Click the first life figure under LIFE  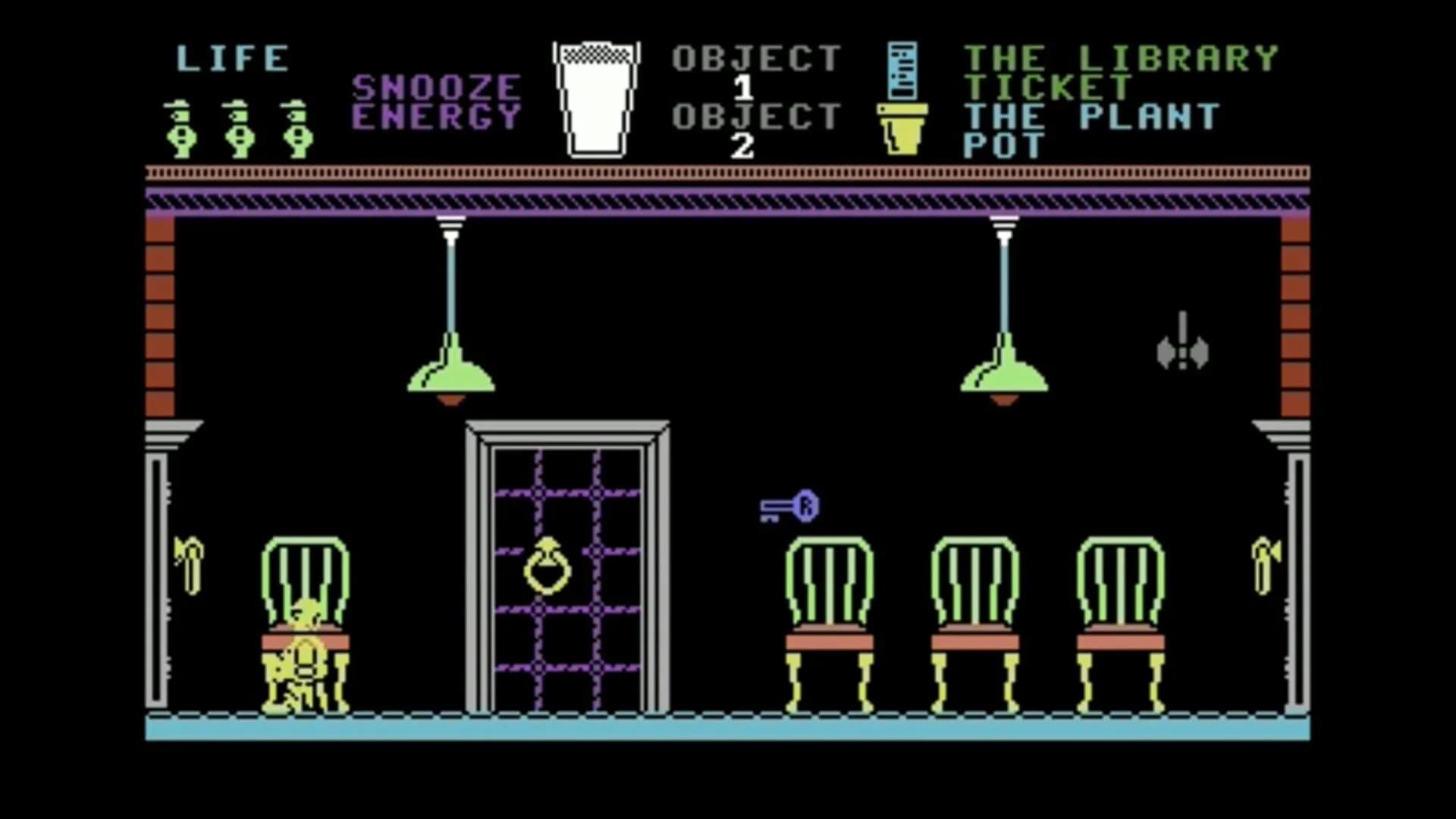[180, 129]
